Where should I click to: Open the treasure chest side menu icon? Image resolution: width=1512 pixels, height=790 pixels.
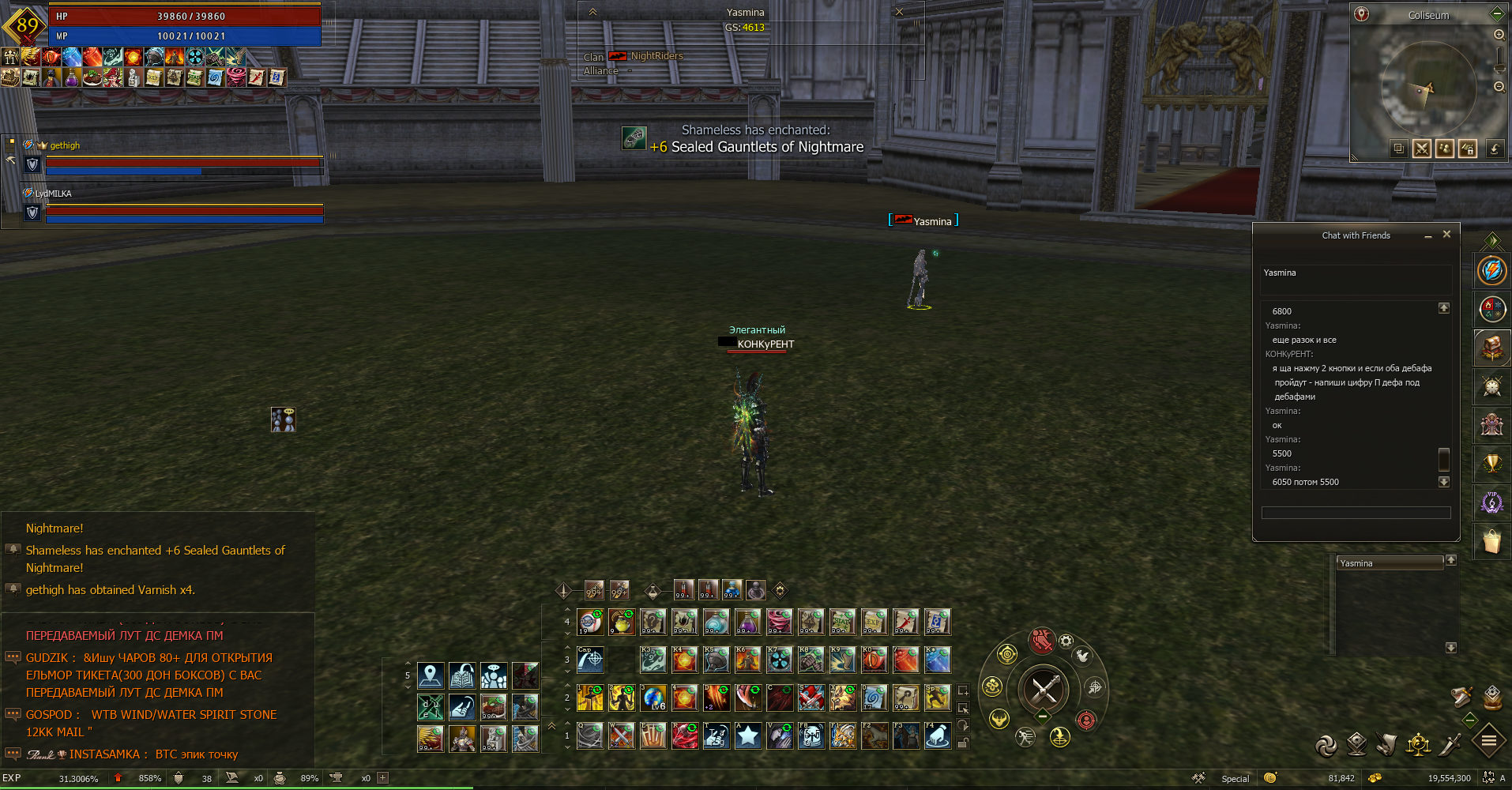coord(1491,348)
